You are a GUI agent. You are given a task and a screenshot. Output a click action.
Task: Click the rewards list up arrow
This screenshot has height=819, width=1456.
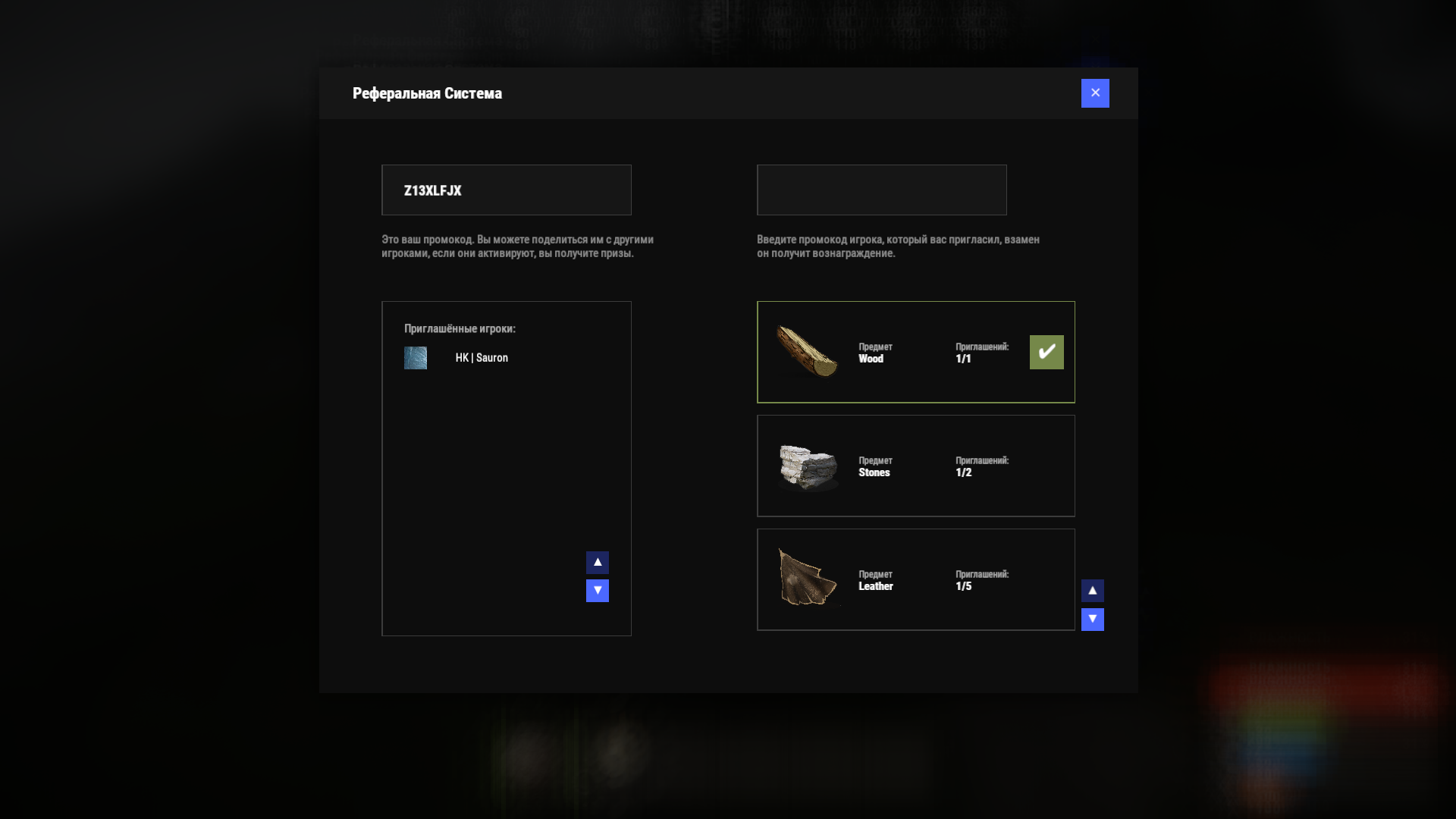[x=1093, y=591]
